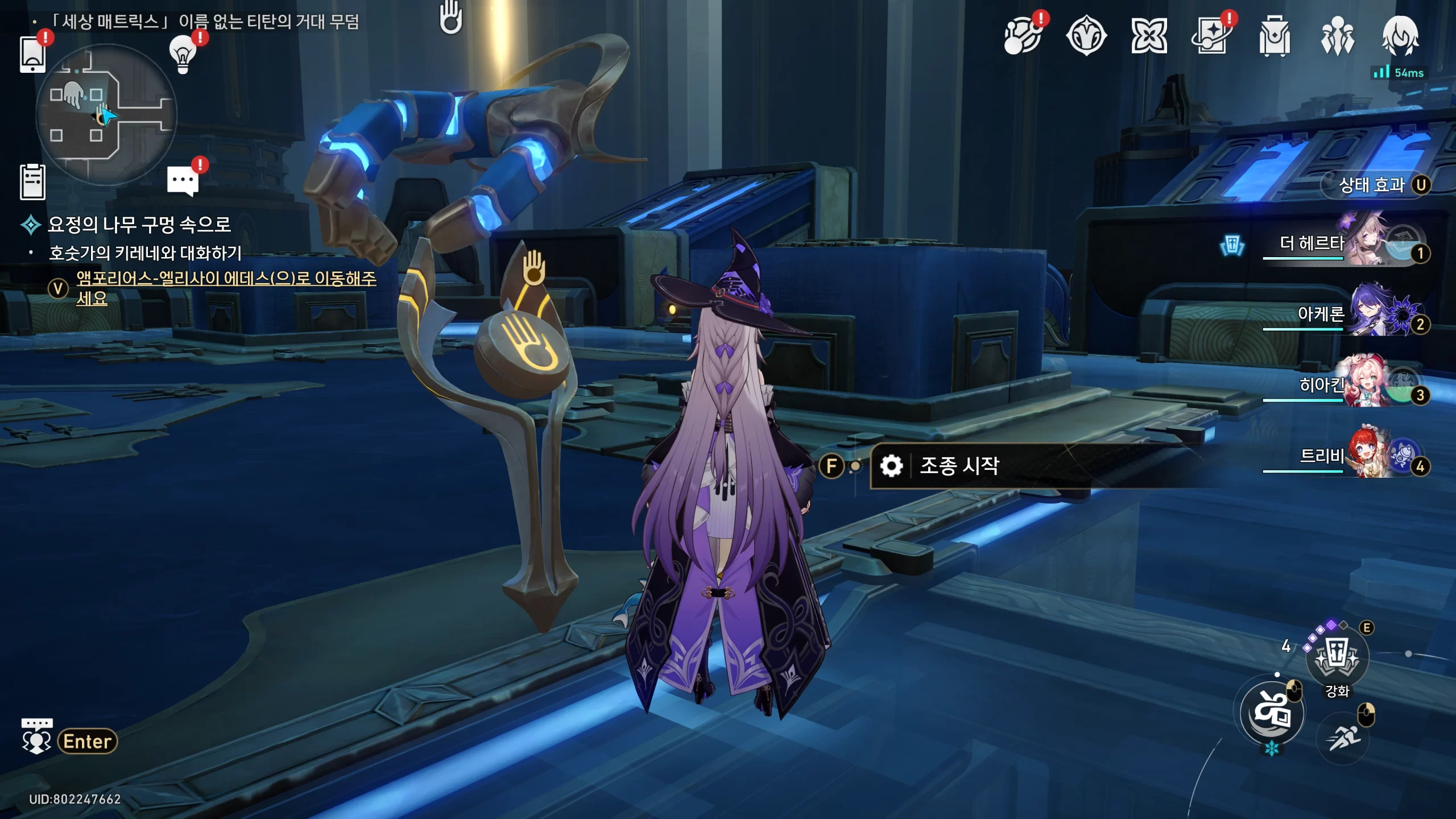
Task: Use the basic attack button
Action: 1272,713
